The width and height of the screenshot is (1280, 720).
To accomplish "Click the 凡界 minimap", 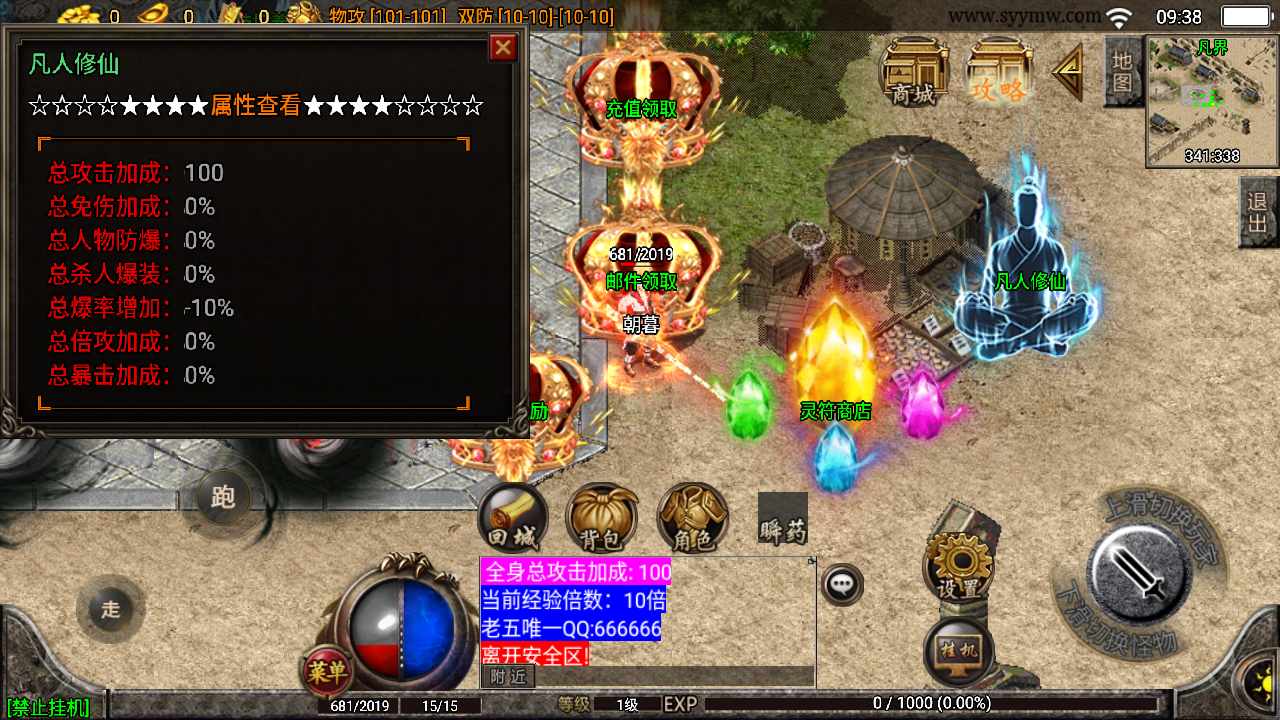I will tap(1212, 100).
